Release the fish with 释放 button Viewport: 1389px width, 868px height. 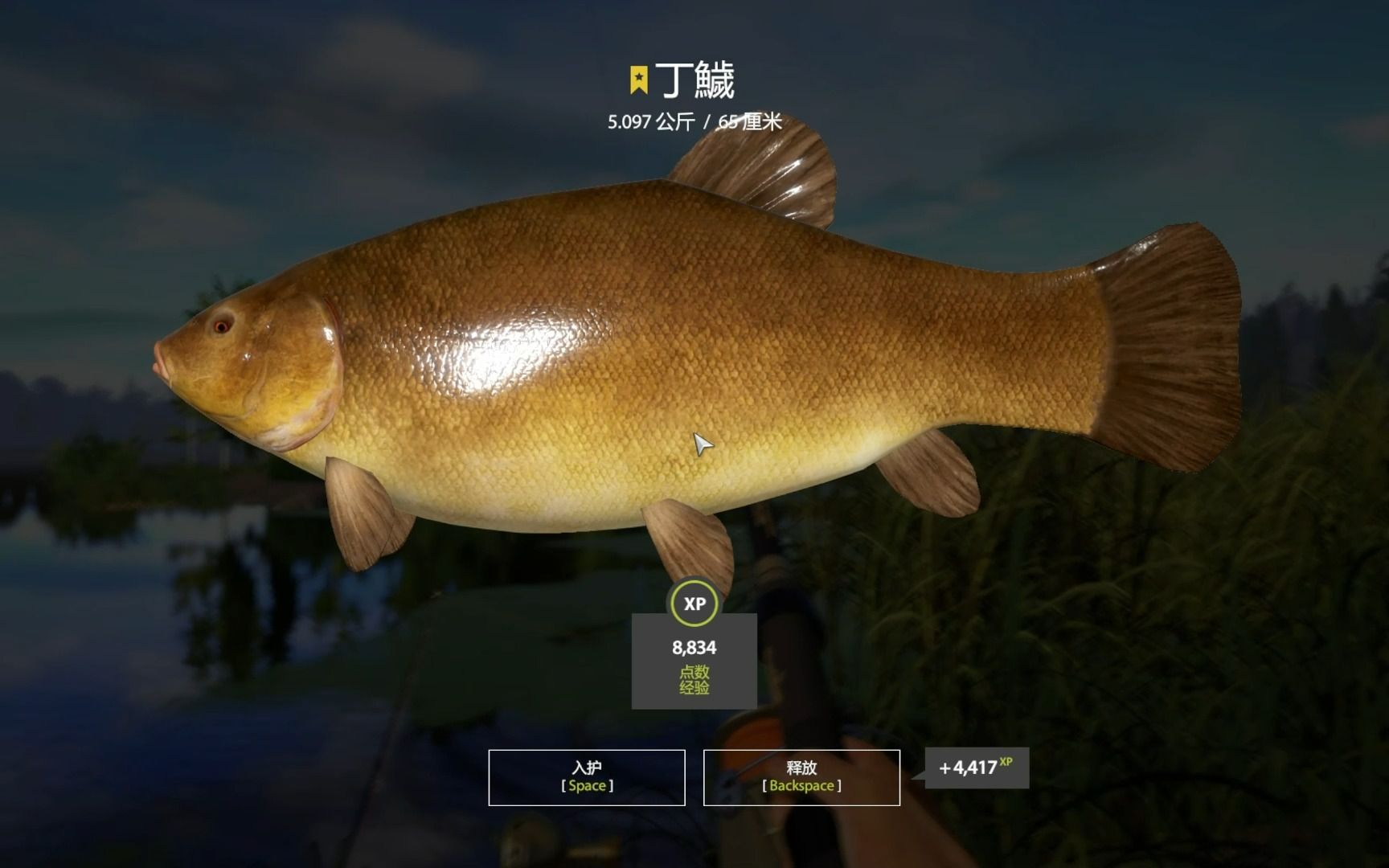801,776
